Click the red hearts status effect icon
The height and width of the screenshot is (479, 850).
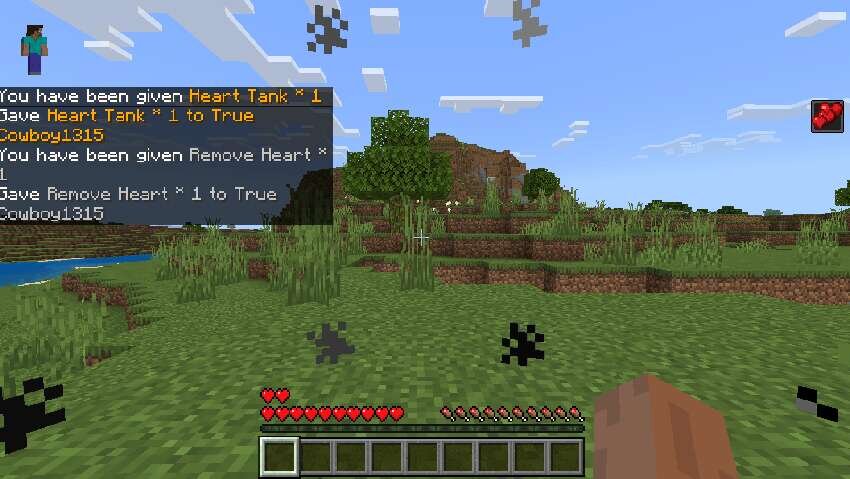pos(827,116)
